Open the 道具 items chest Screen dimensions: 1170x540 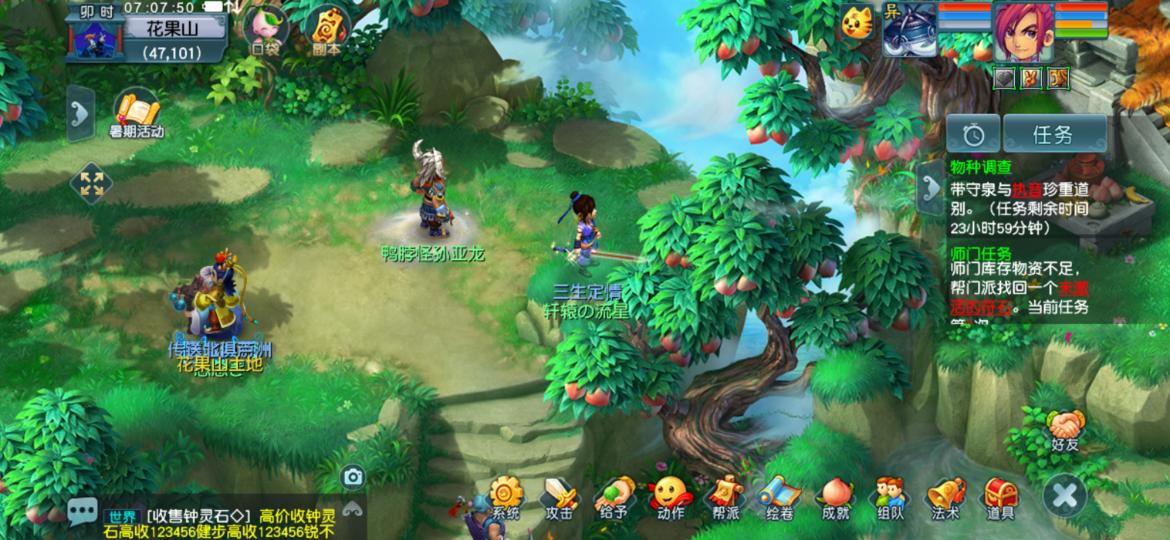coord(999,497)
